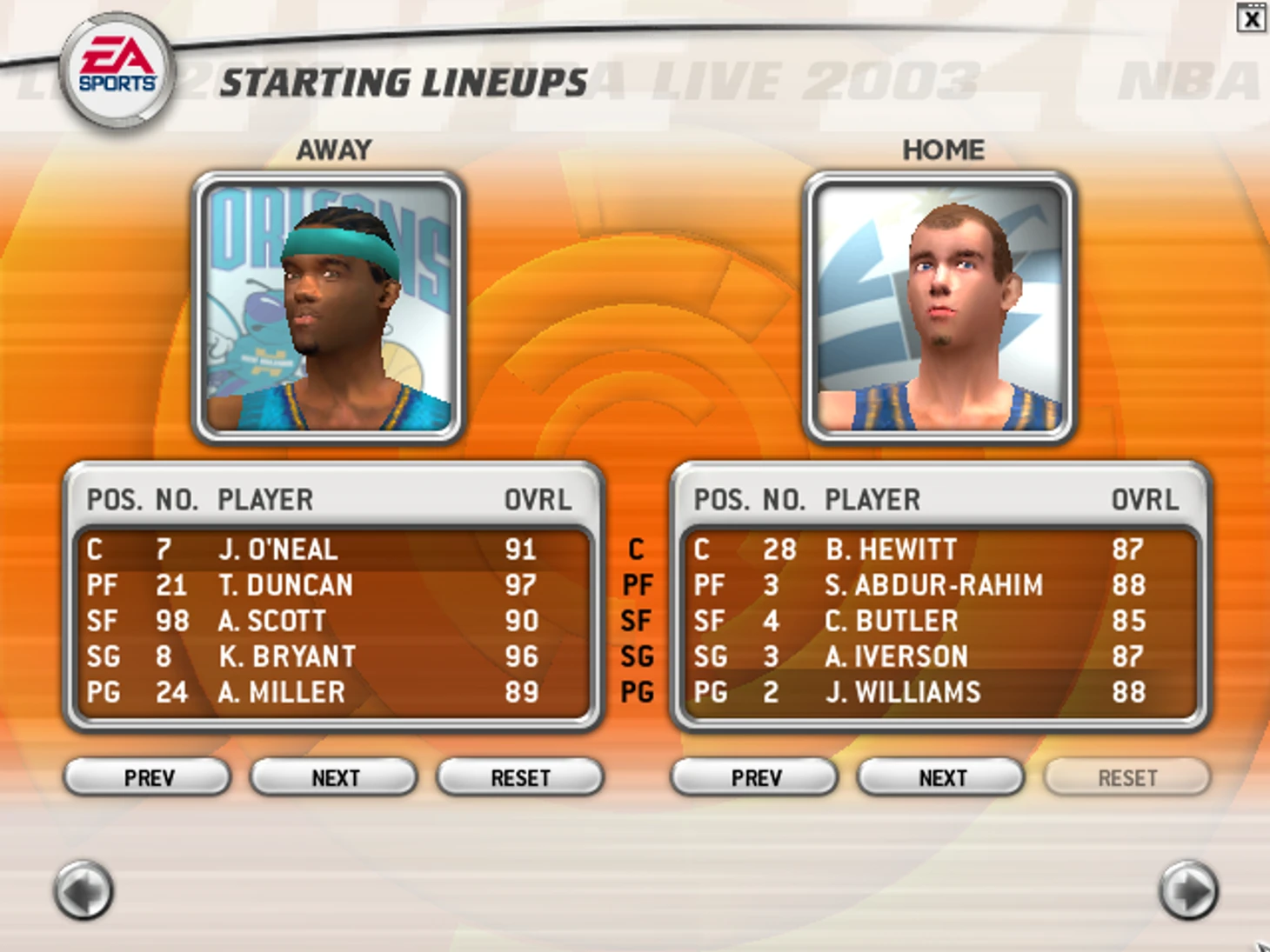Choose T. Duncan row at power forward
The width and height of the screenshot is (1270, 952).
pos(331,585)
